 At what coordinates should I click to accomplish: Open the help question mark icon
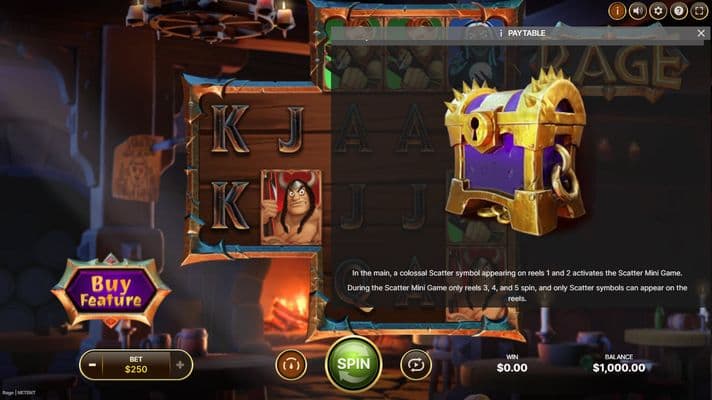[x=679, y=11]
